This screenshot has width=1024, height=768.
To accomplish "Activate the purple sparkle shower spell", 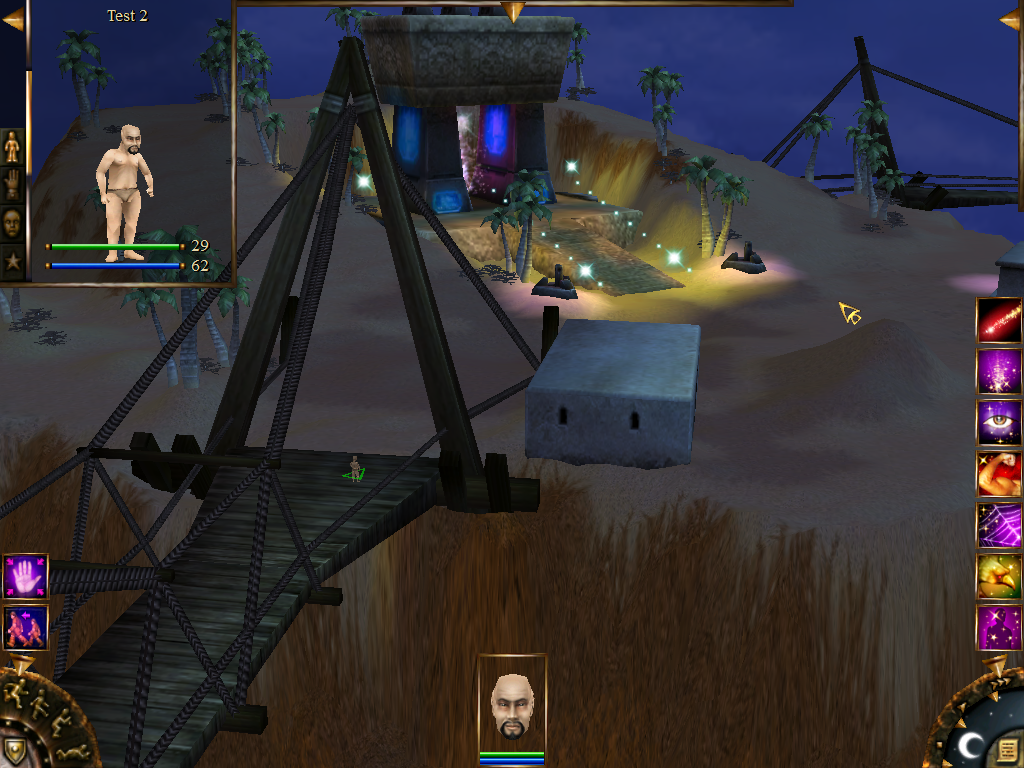I will click(x=999, y=372).
